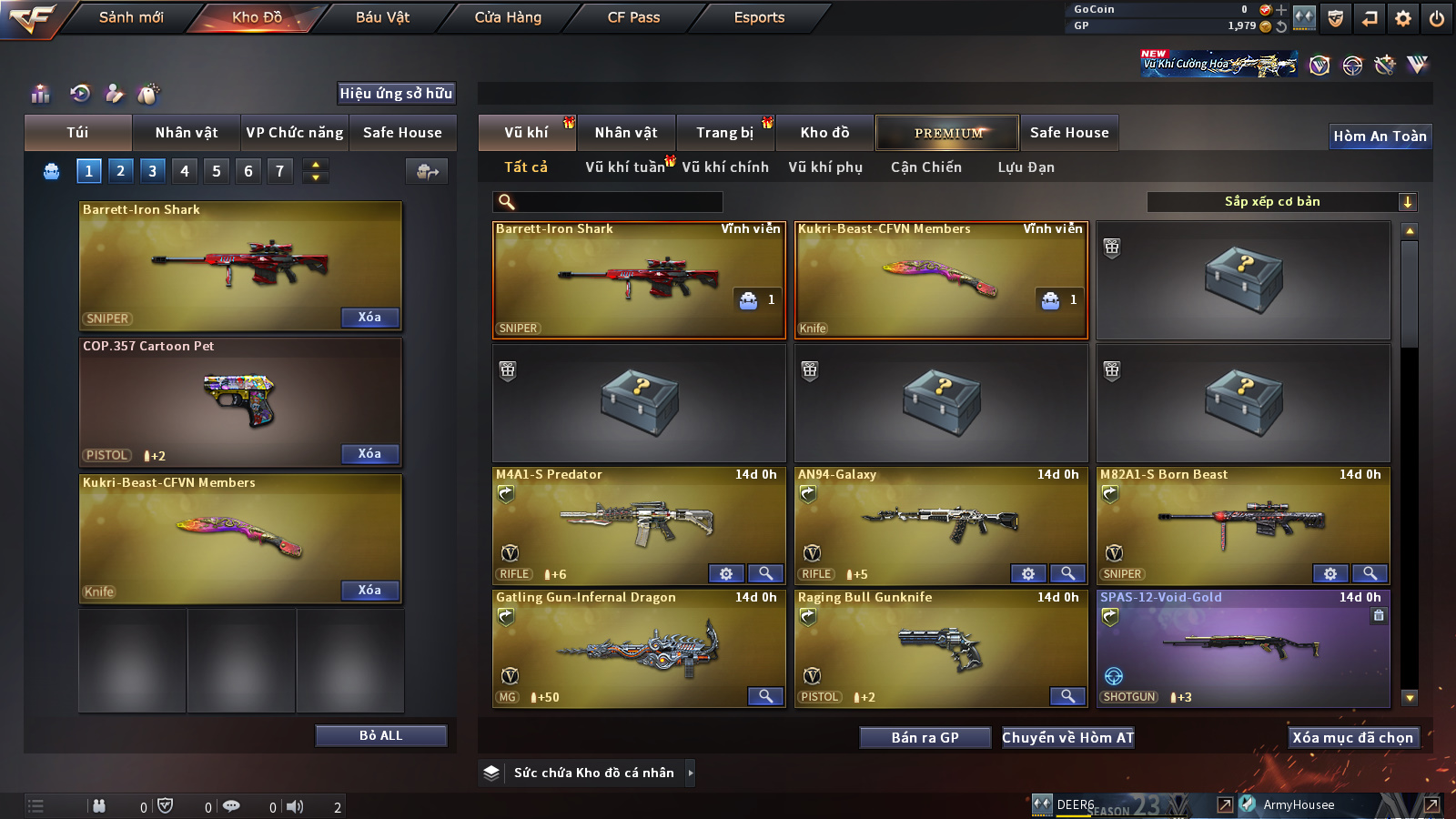Viewport: 1456px width, 819px height.
Task: Open the CF Pass menu
Action: [x=633, y=17]
